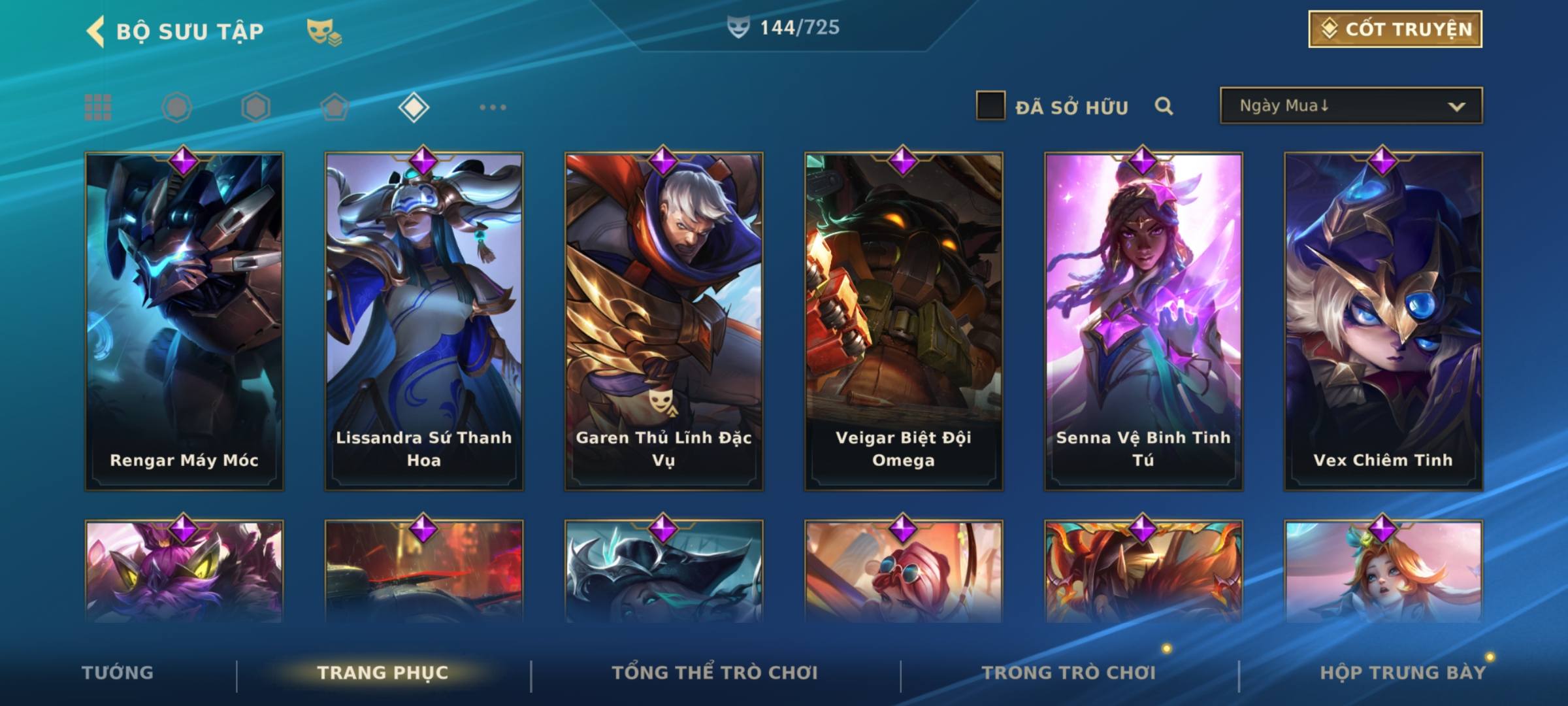Viewport: 1568px width, 706px height.
Task: View the Vex Chiêm Tinh skin card
Action: click(x=1383, y=320)
